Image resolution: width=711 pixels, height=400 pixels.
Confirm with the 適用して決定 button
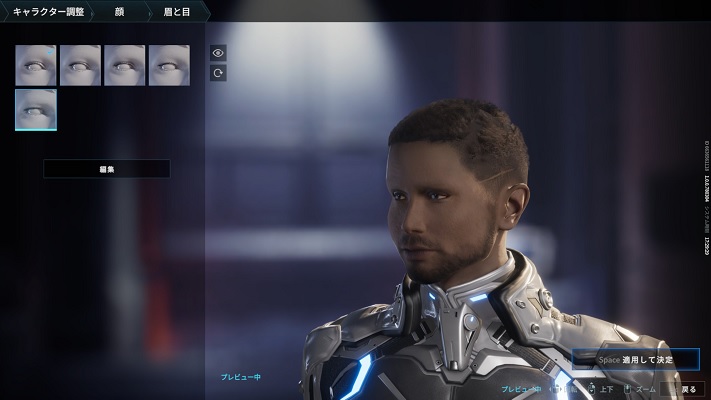635,359
